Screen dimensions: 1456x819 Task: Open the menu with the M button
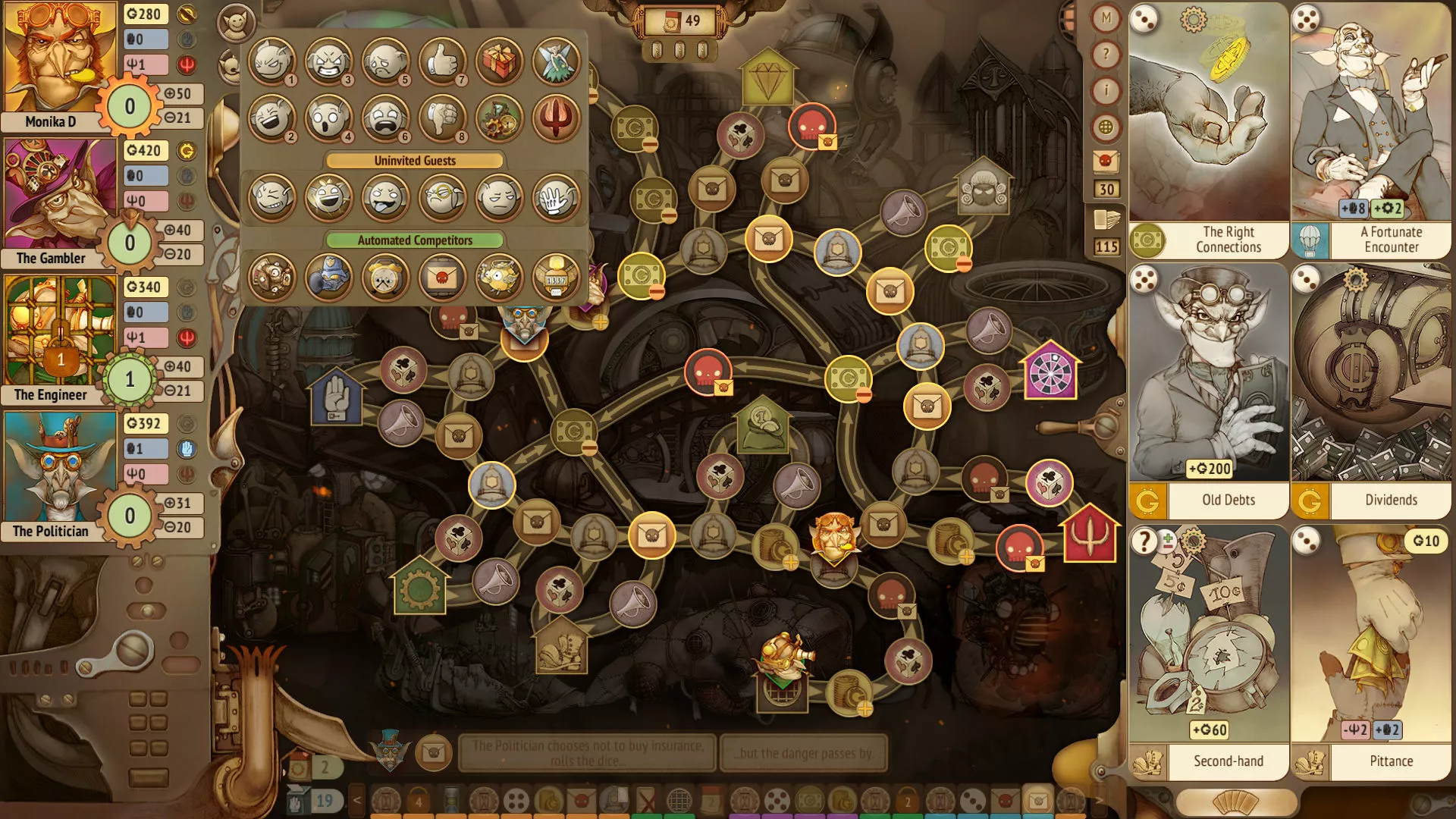coord(1106,18)
